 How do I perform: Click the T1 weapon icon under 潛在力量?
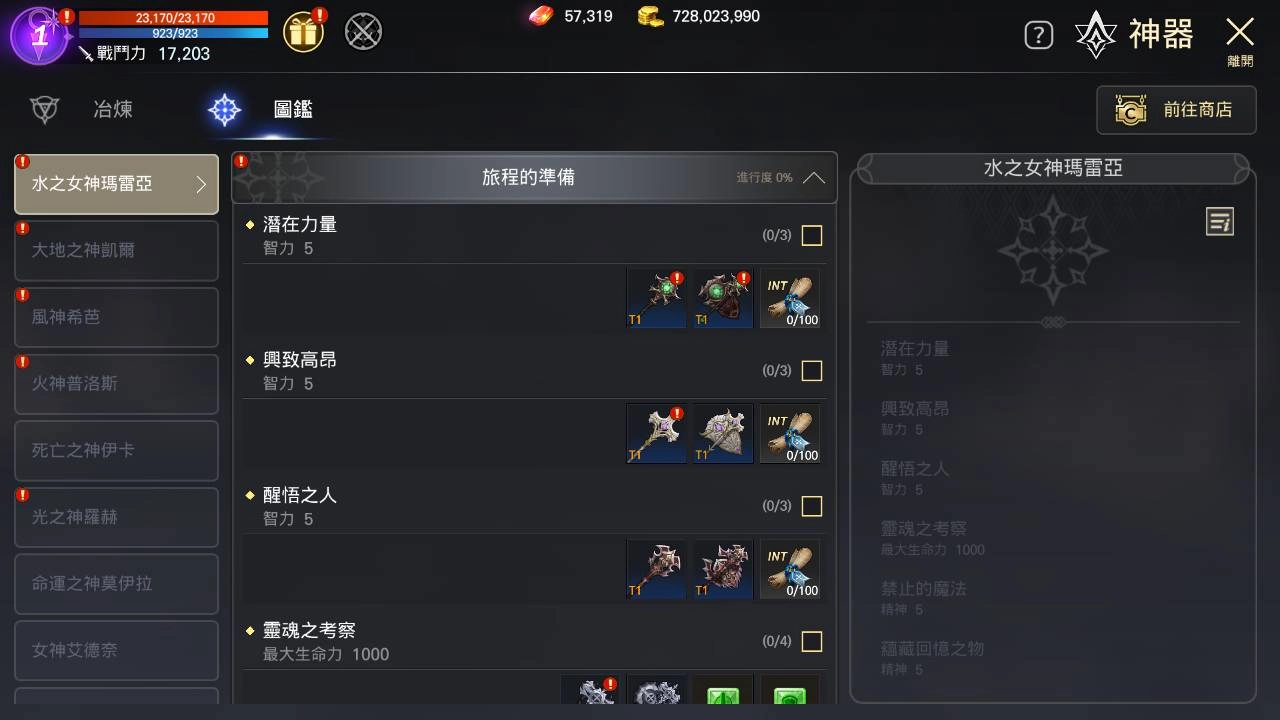[656, 297]
